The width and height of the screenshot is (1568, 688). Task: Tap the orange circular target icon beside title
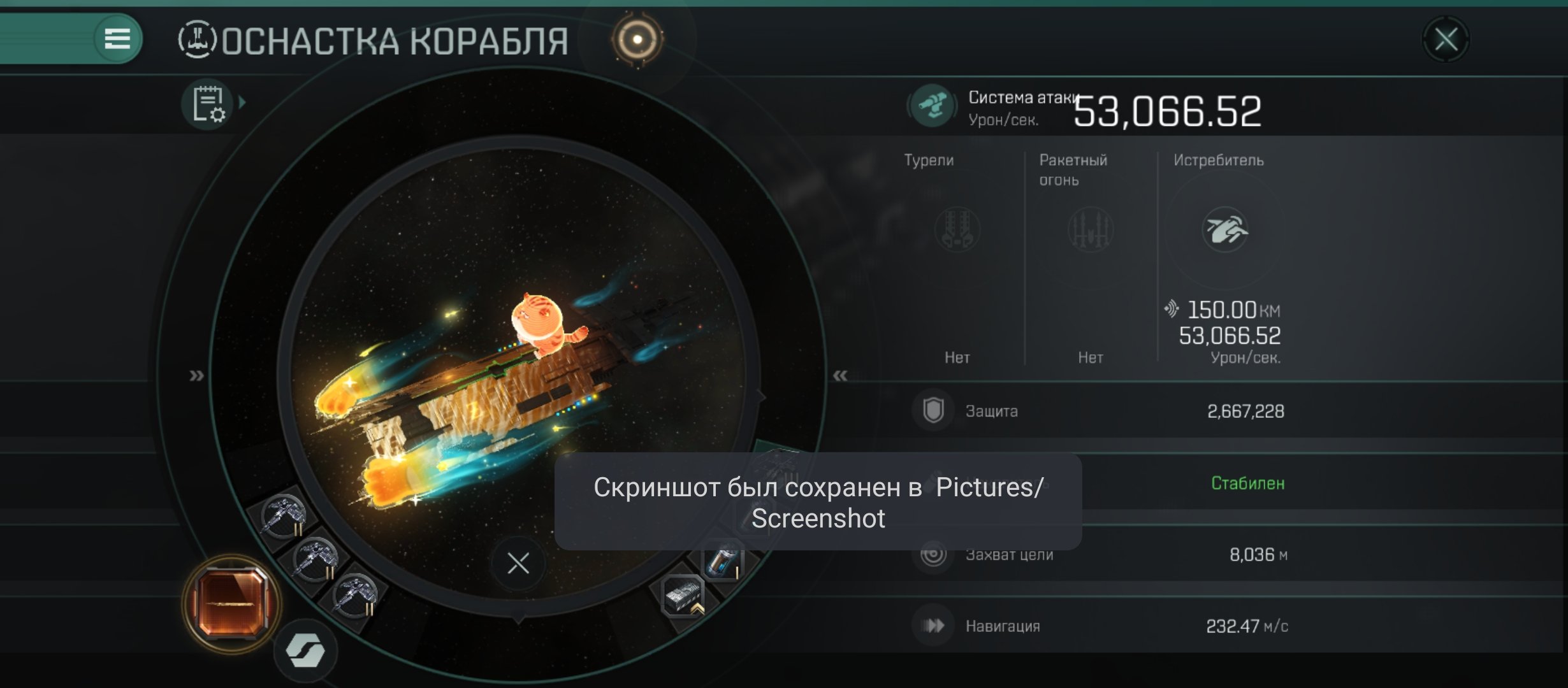pyautogui.click(x=637, y=39)
